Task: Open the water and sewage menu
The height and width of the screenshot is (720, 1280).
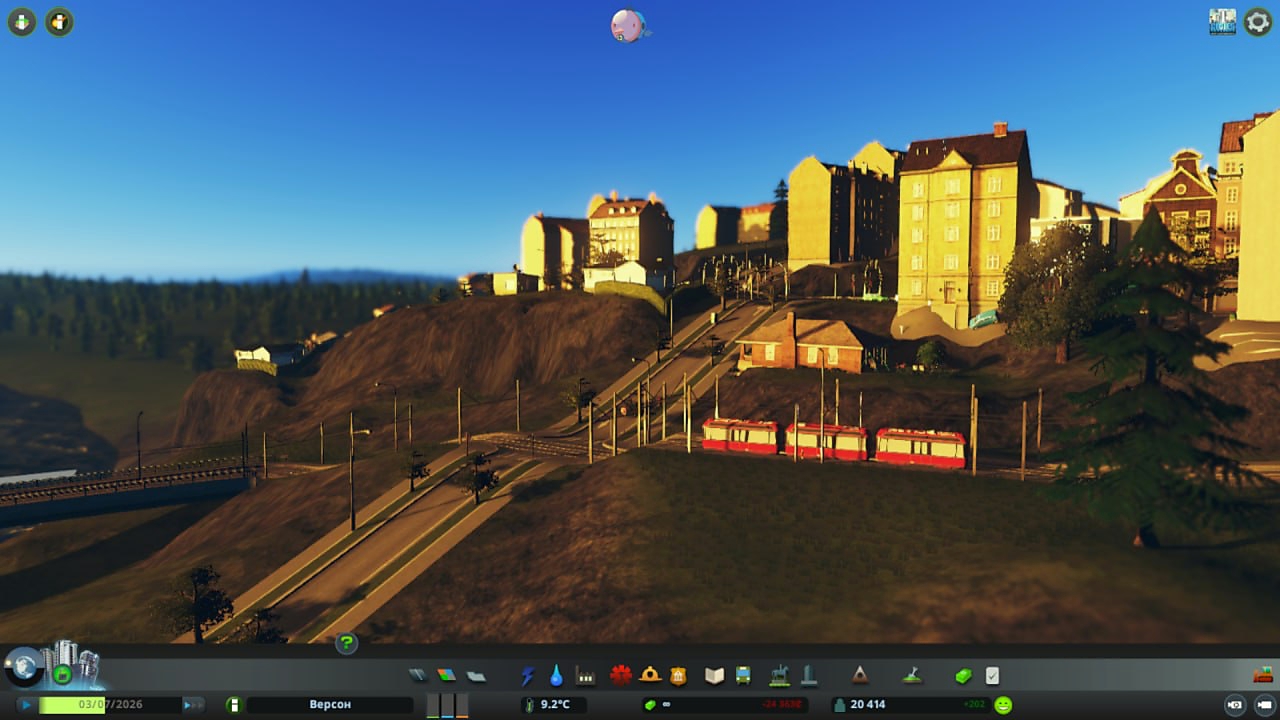Action: (556, 676)
